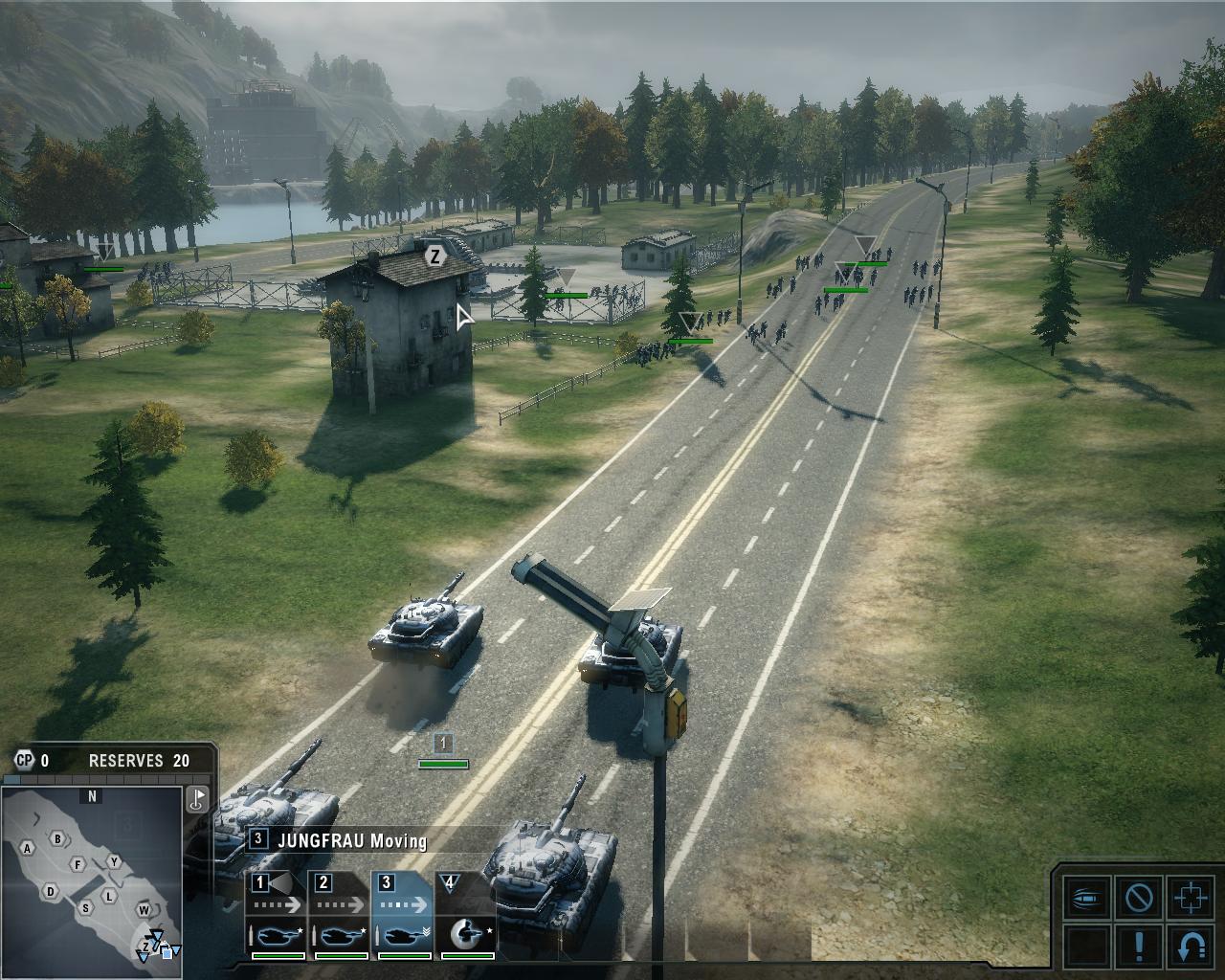
Task: Click the exclamation mark command button
Action: [x=1139, y=946]
